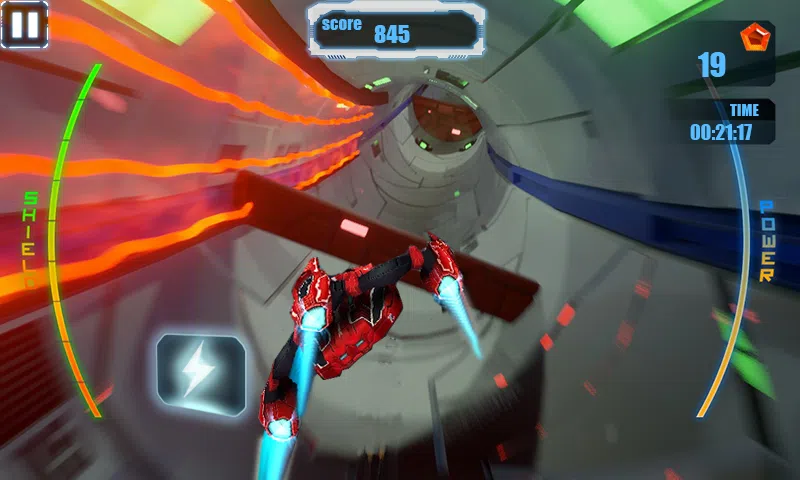Pause the game
Image resolution: width=800 pixels, height=480 pixels.
[x=24, y=24]
